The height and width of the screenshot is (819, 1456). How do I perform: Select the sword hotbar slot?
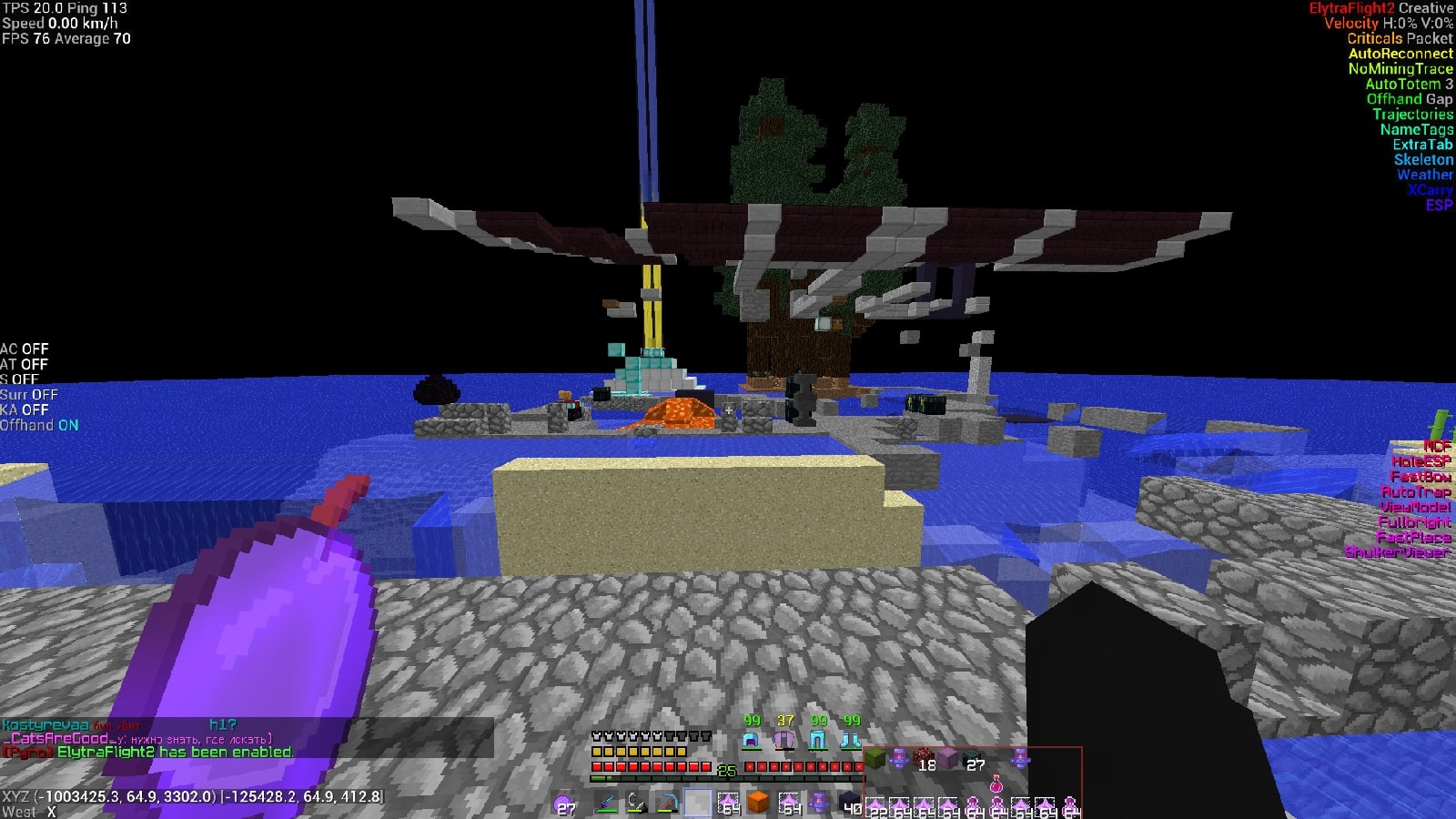click(605, 803)
